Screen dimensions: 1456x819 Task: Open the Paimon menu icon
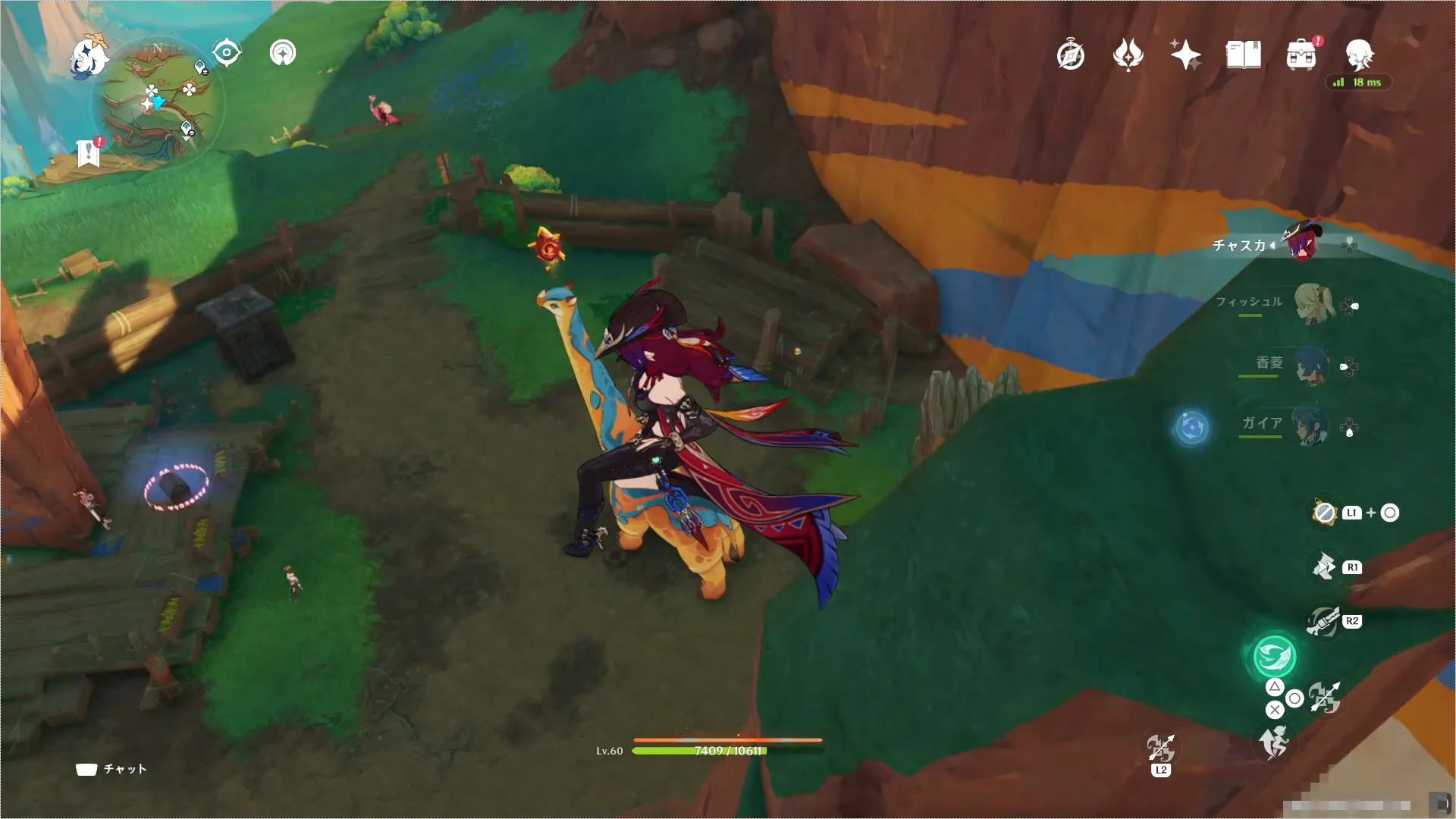click(88, 58)
